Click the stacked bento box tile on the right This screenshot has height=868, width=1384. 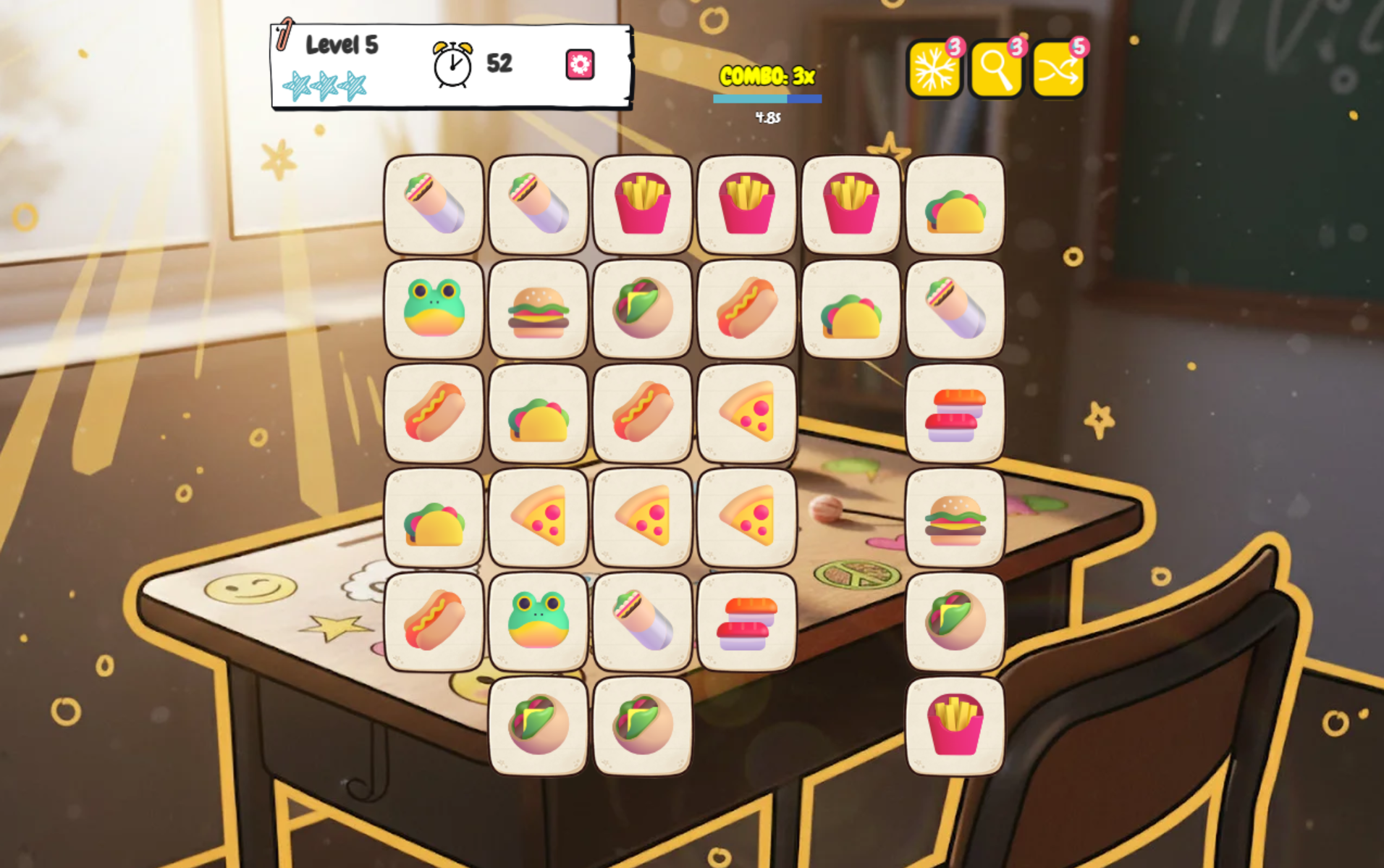click(955, 414)
